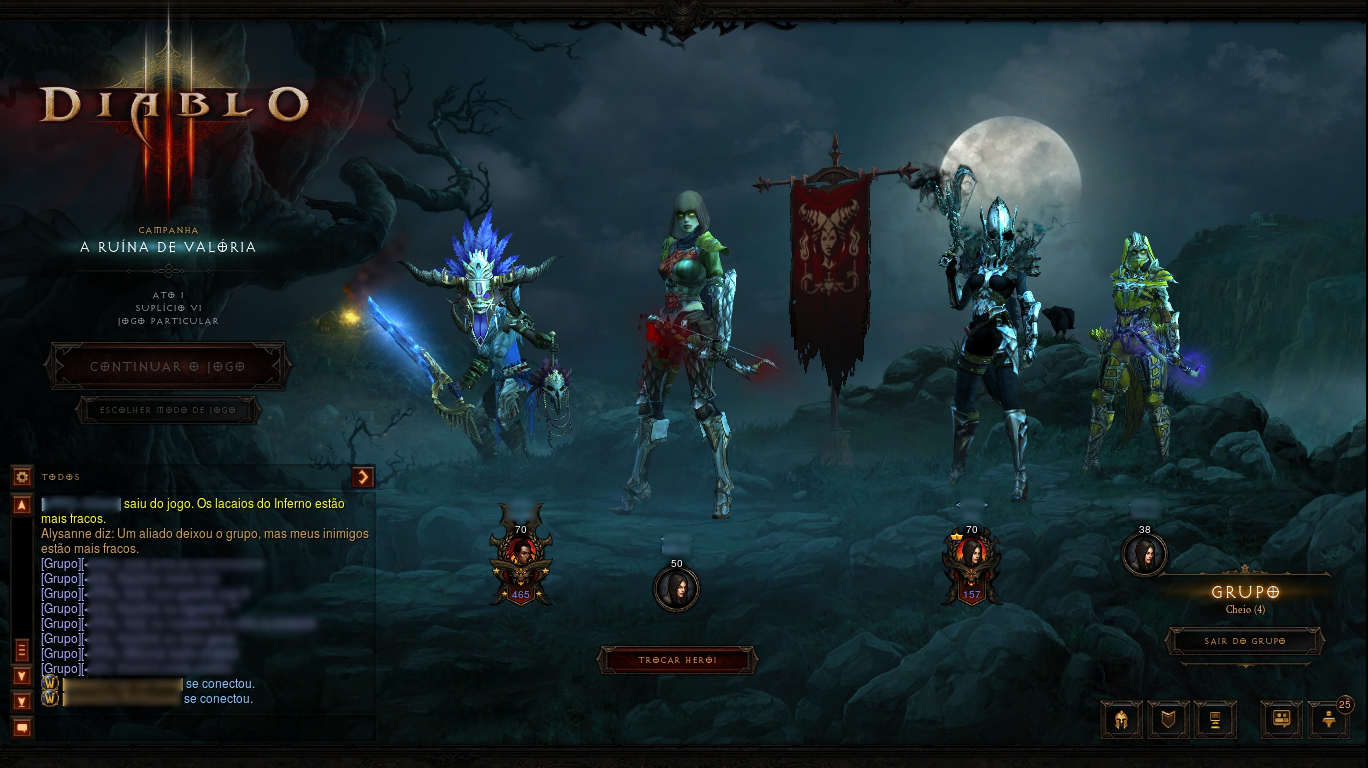Select the level 50 hero portrait

(x=677, y=589)
